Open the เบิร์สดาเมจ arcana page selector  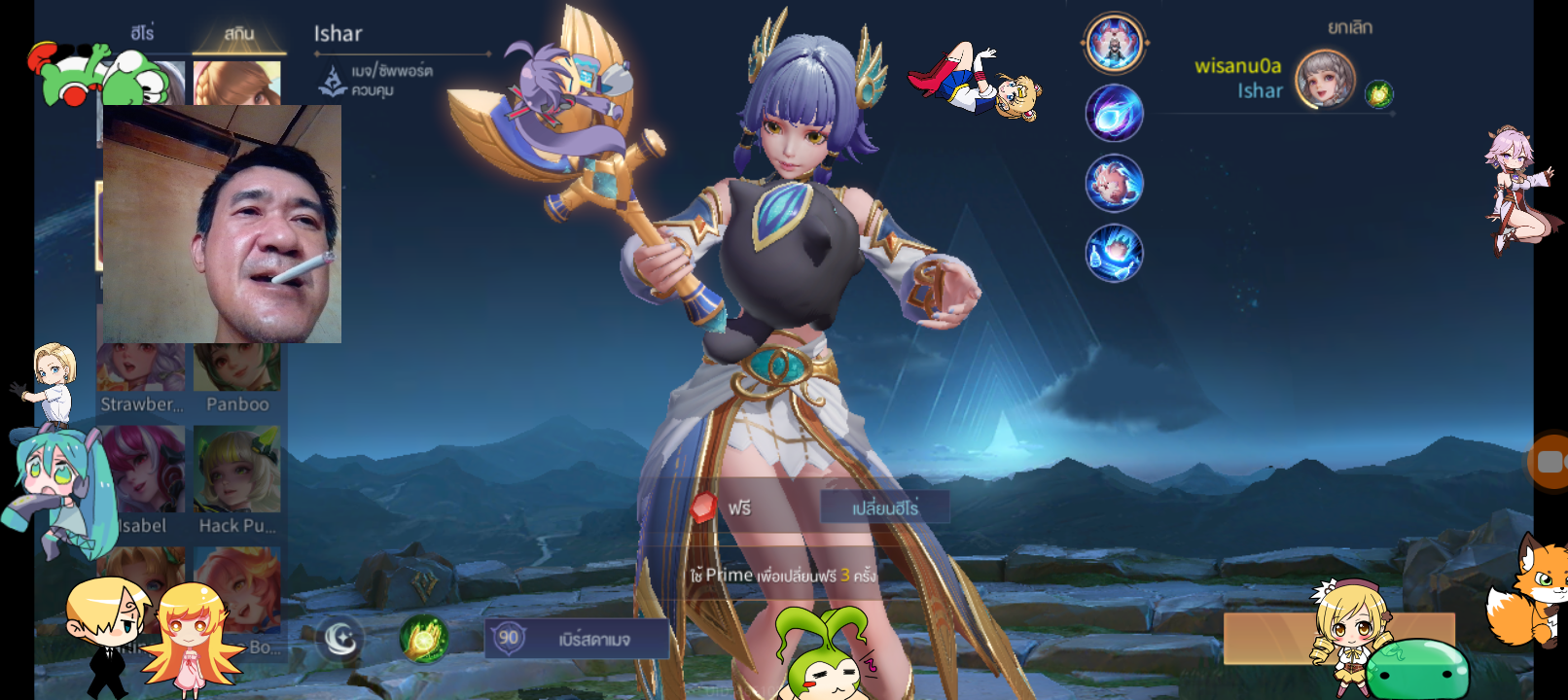click(577, 639)
